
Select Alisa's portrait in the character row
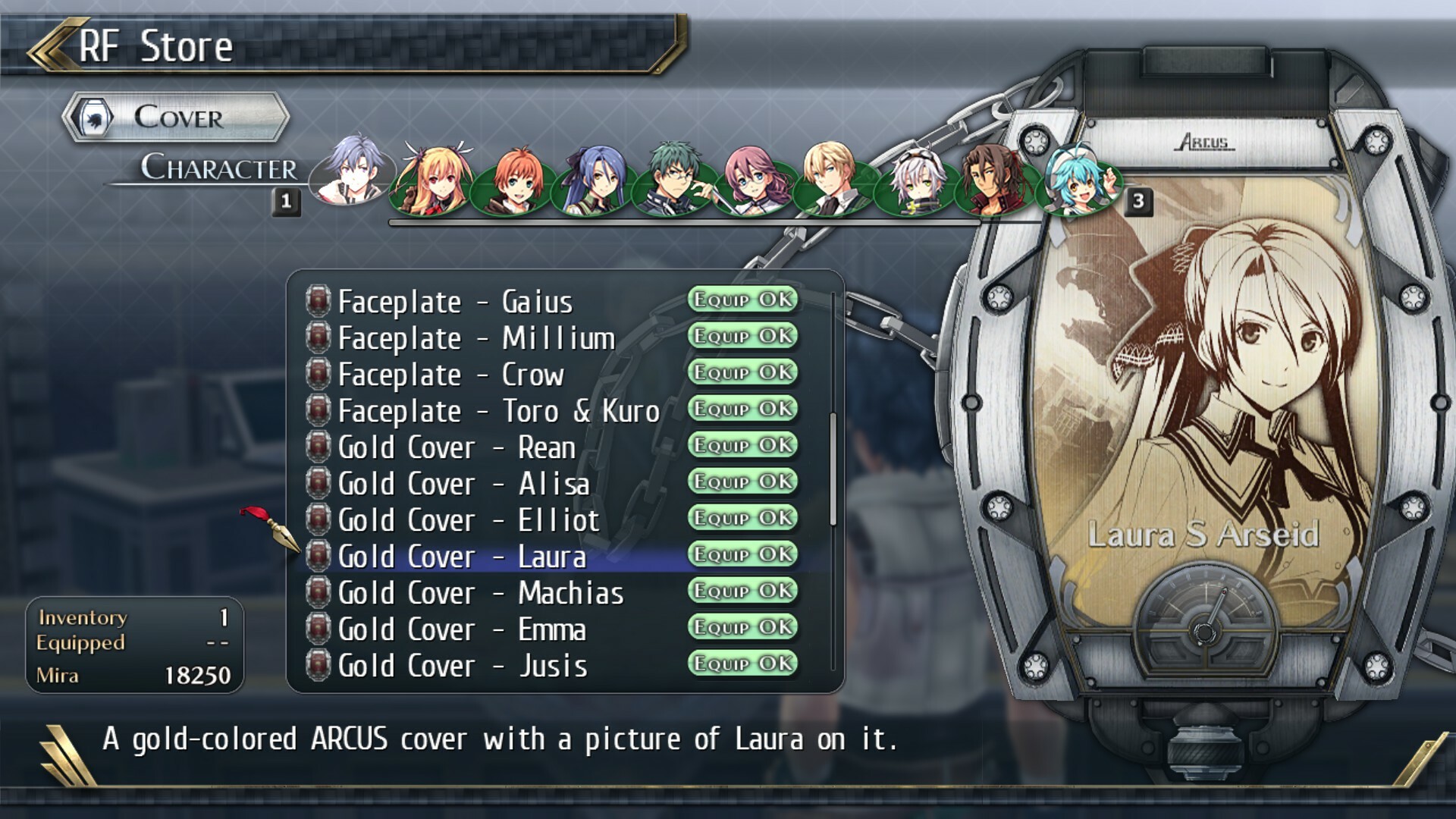[428, 182]
